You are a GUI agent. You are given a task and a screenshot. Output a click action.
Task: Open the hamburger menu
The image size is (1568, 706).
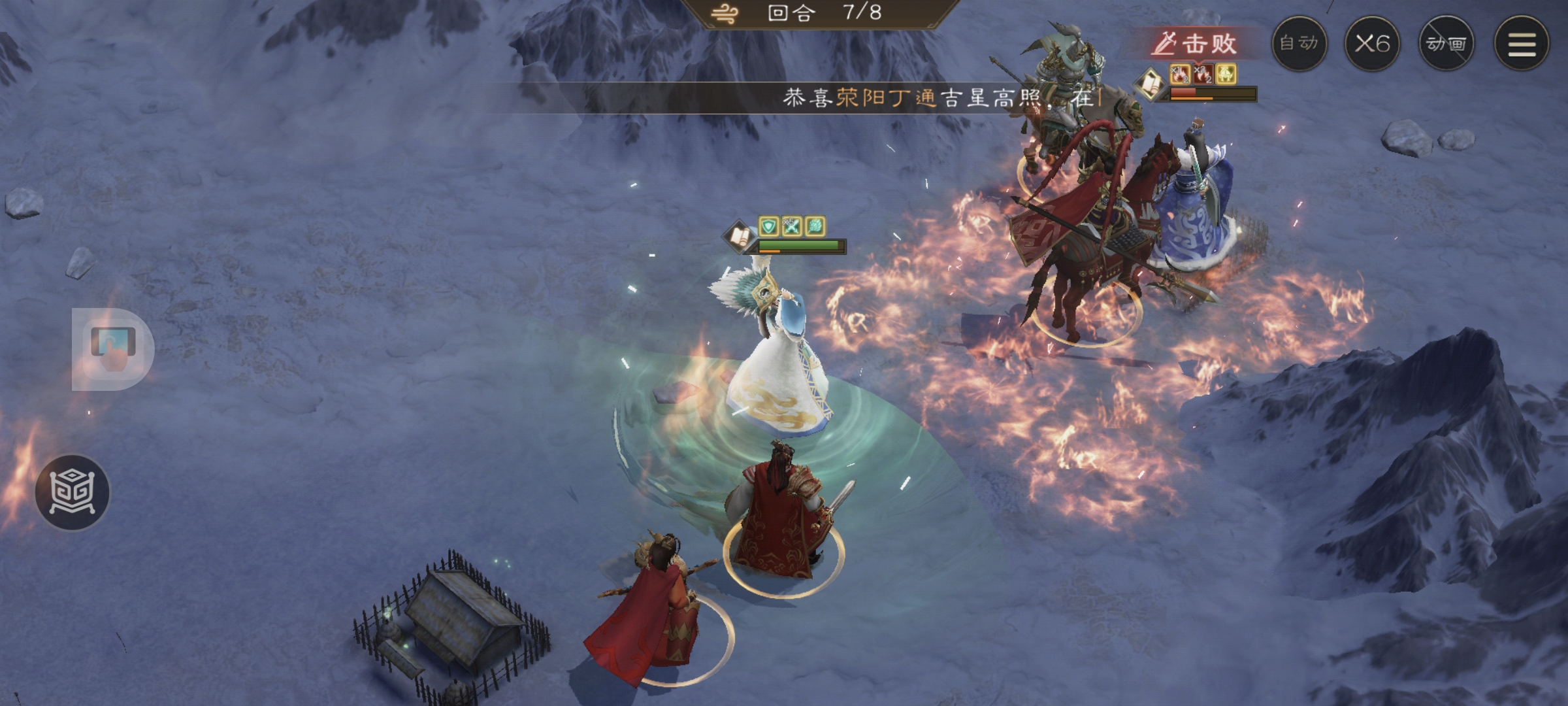(x=1522, y=44)
